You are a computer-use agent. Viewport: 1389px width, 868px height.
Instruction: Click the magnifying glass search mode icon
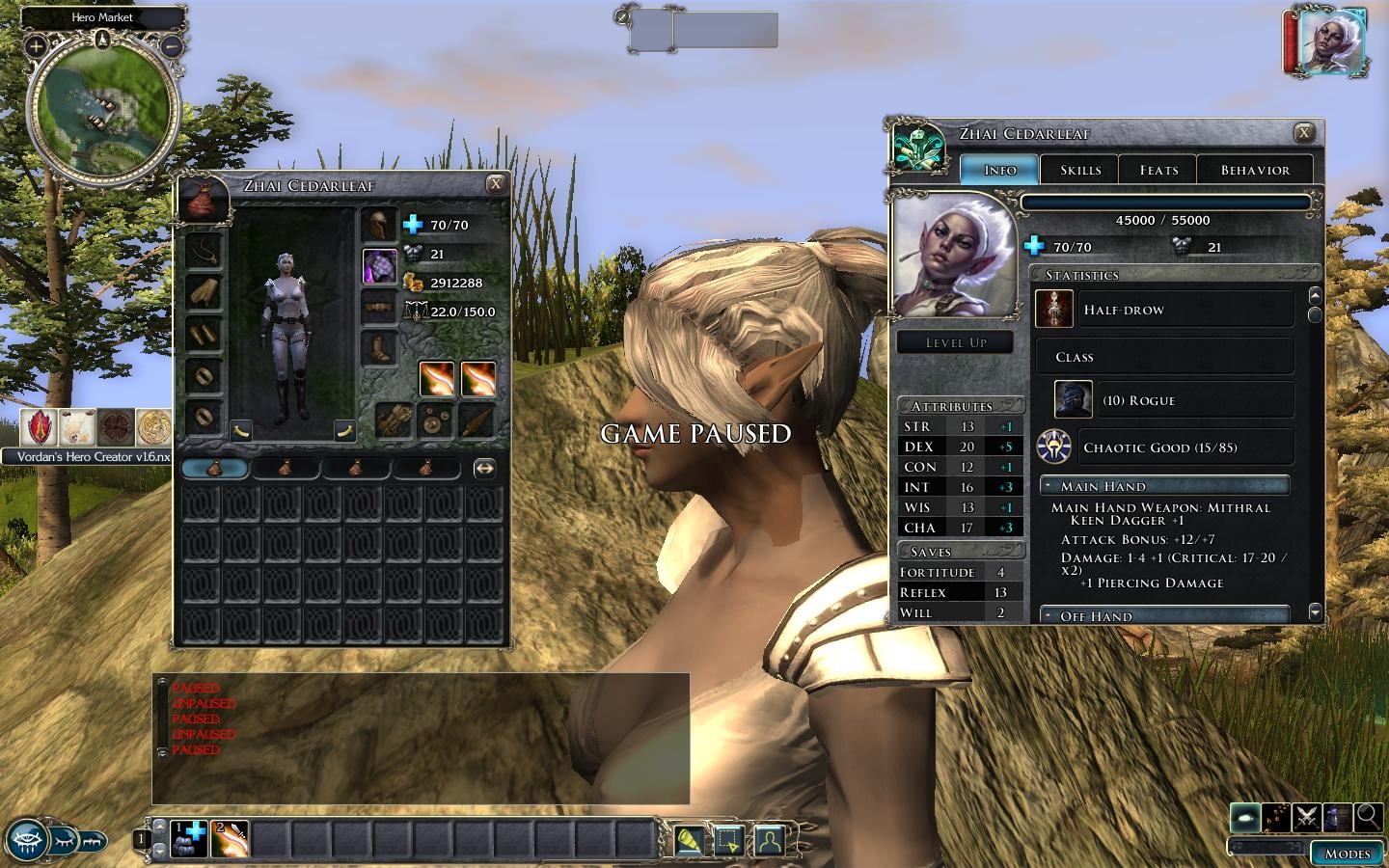pyautogui.click(x=1368, y=817)
